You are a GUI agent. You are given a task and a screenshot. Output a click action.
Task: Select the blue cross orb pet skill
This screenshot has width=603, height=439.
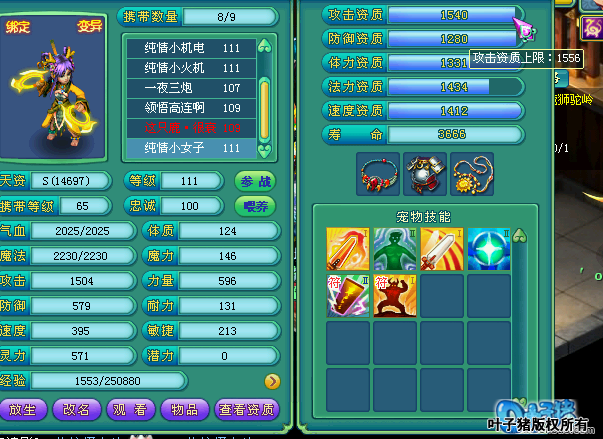pos(488,249)
